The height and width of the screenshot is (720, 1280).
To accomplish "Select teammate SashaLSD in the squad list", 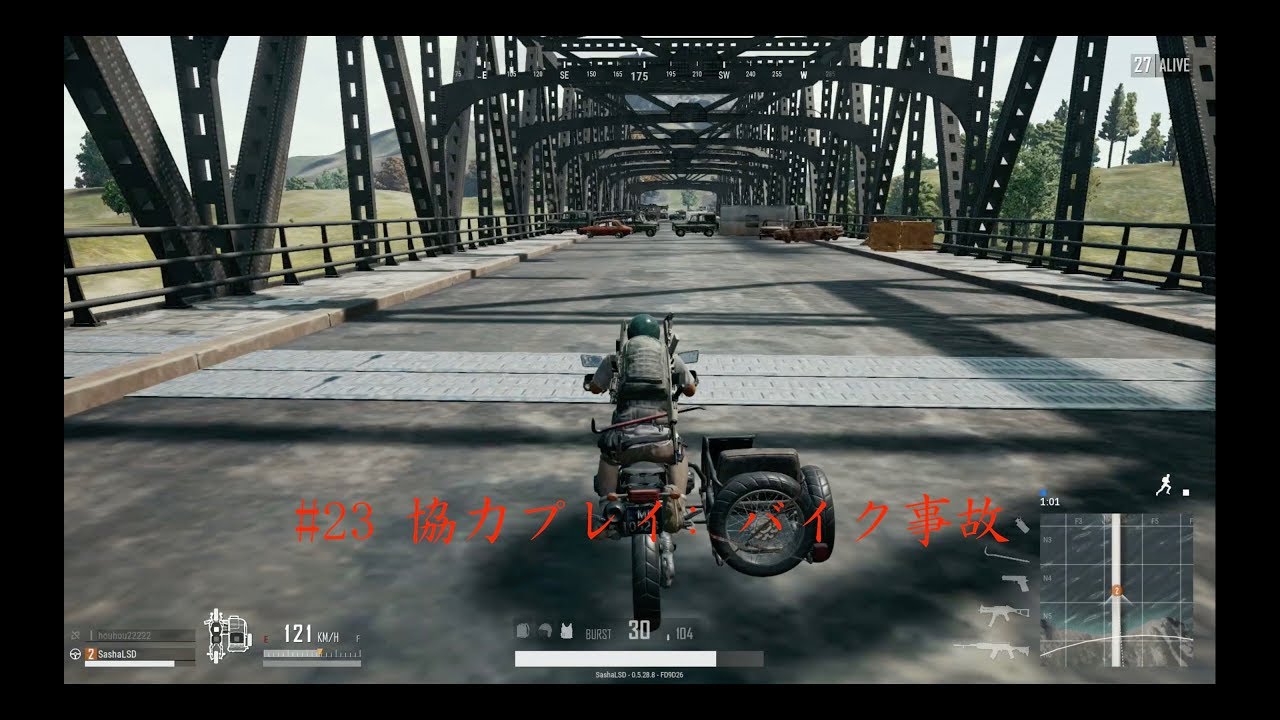I will [115, 655].
